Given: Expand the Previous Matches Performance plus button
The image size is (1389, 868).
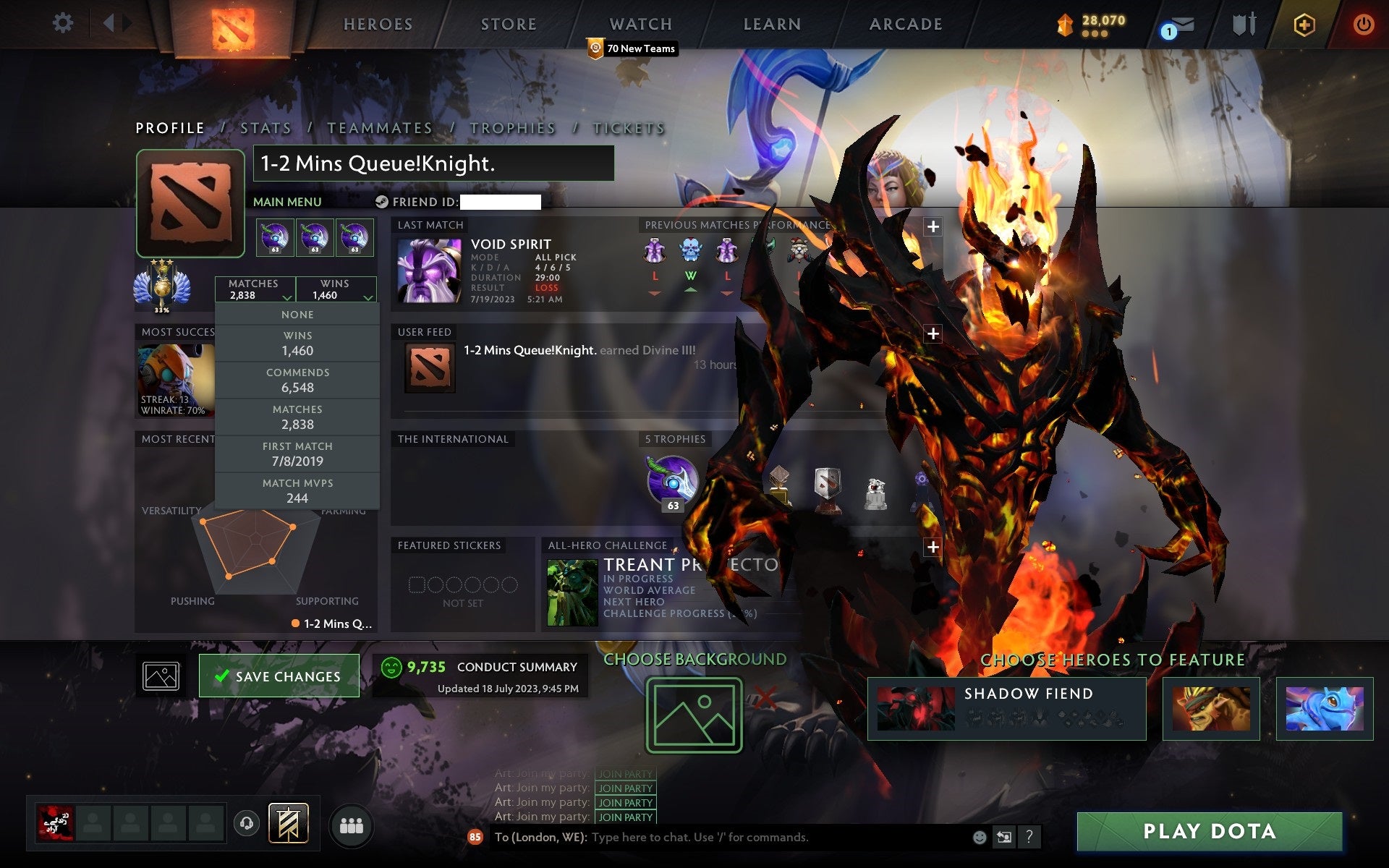Looking at the screenshot, I should click(x=933, y=226).
